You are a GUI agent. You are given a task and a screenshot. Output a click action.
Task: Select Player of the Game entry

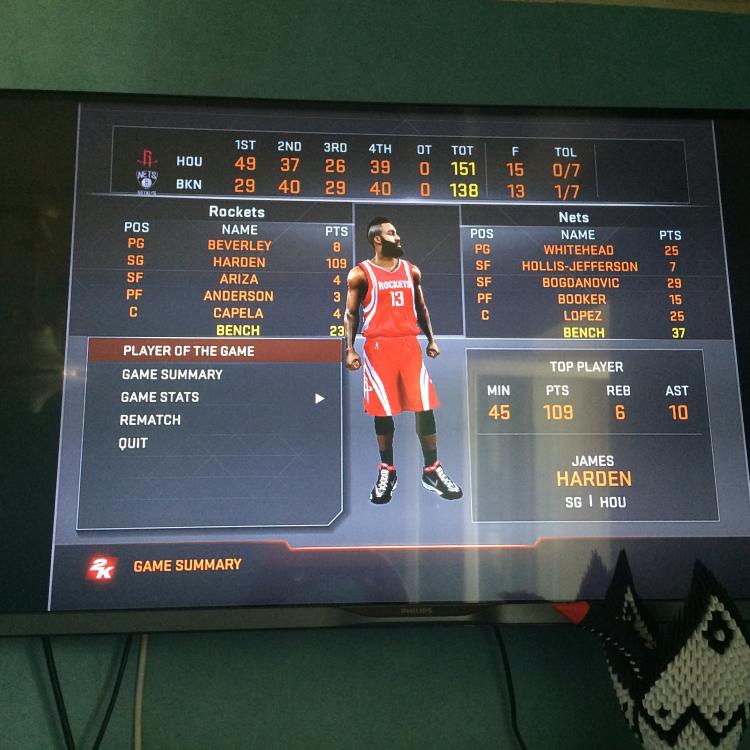[x=188, y=351]
